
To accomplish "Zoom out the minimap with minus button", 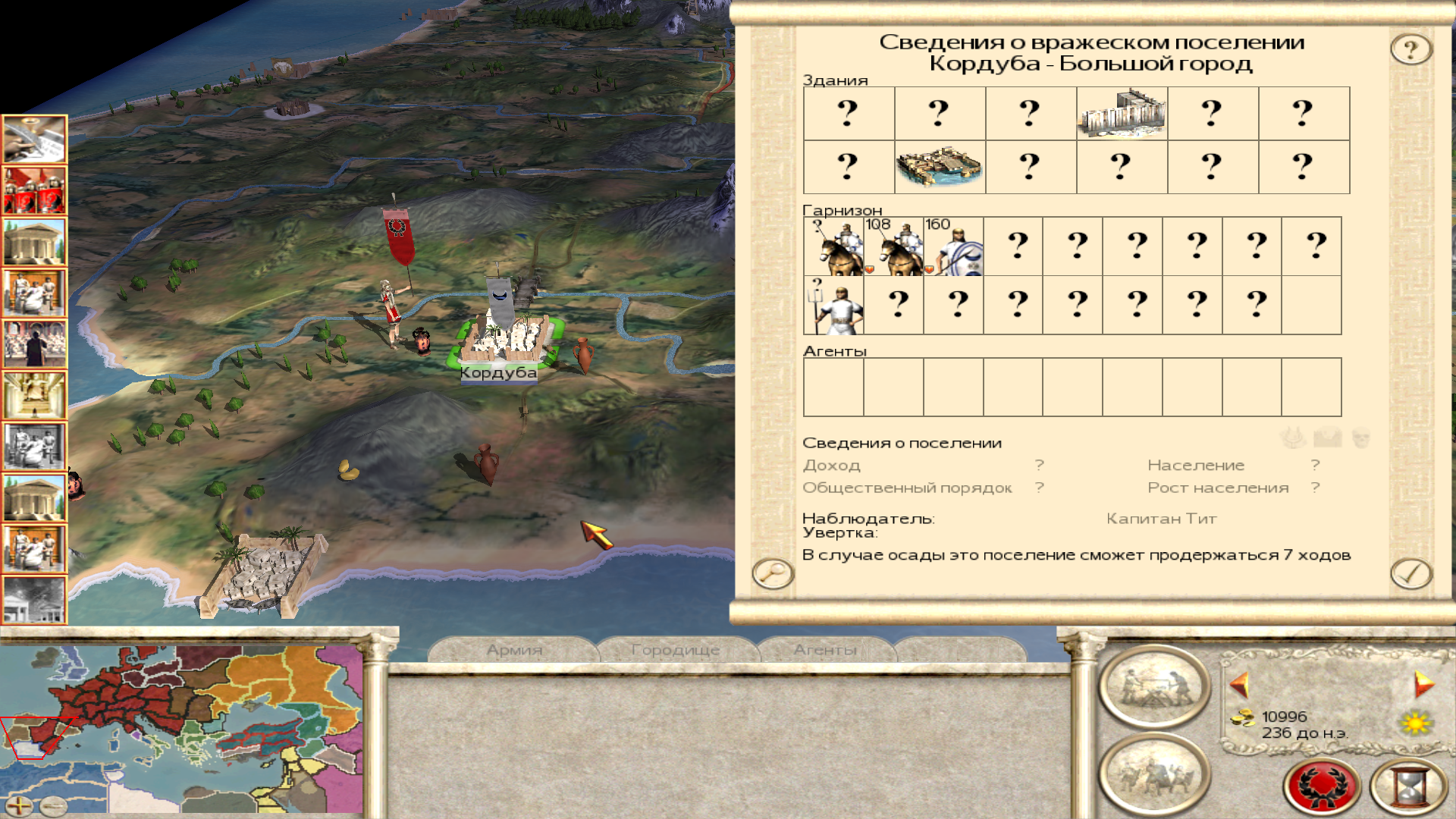I will point(53,806).
